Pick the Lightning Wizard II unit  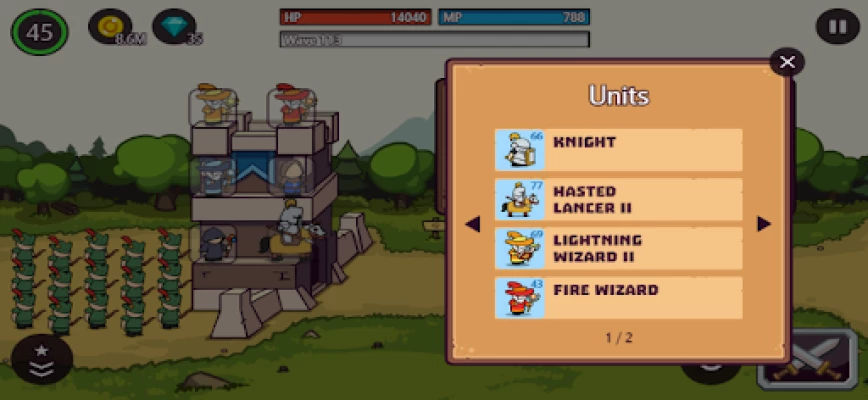(x=618, y=248)
